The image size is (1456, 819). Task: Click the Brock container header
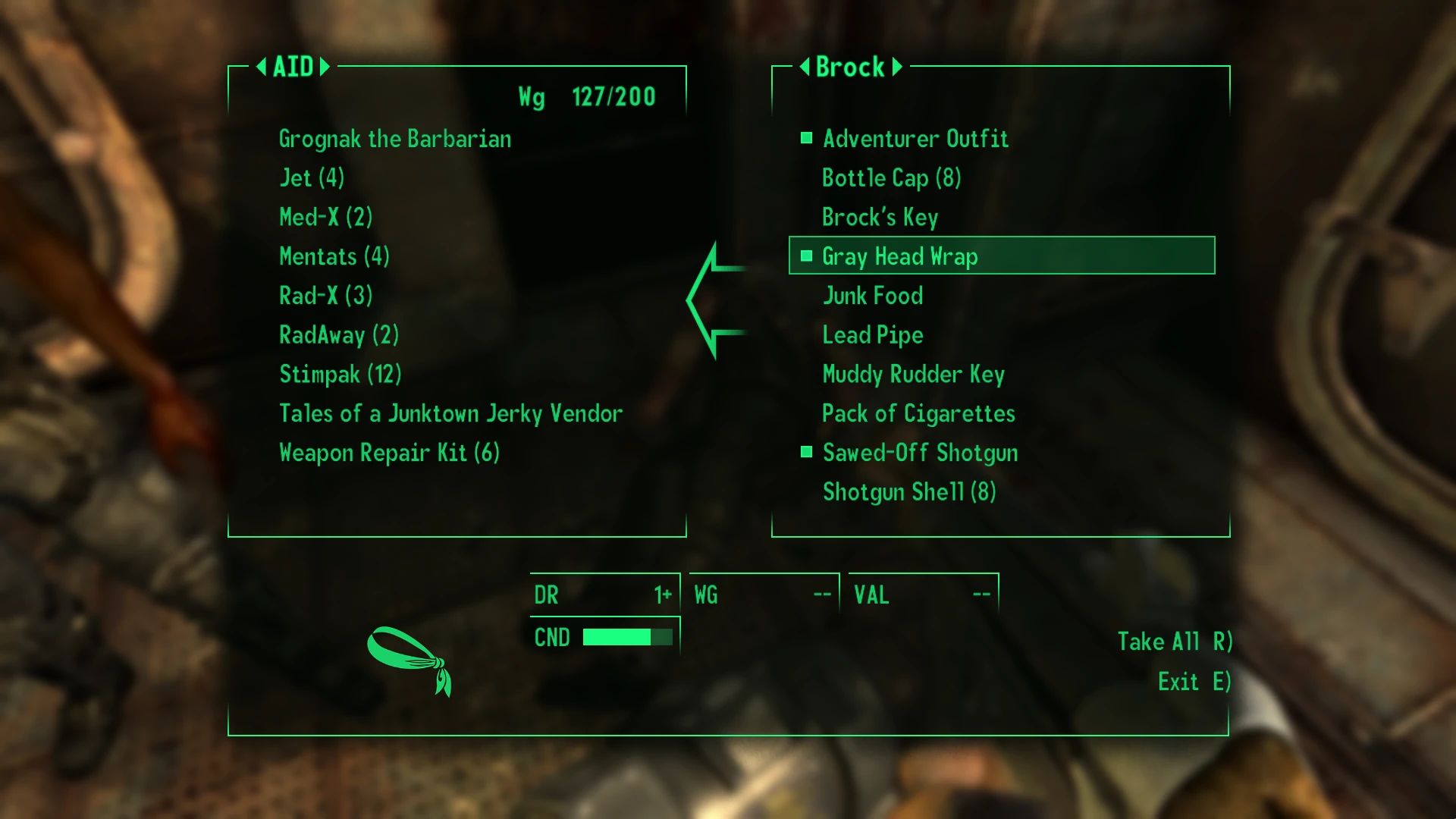849,67
